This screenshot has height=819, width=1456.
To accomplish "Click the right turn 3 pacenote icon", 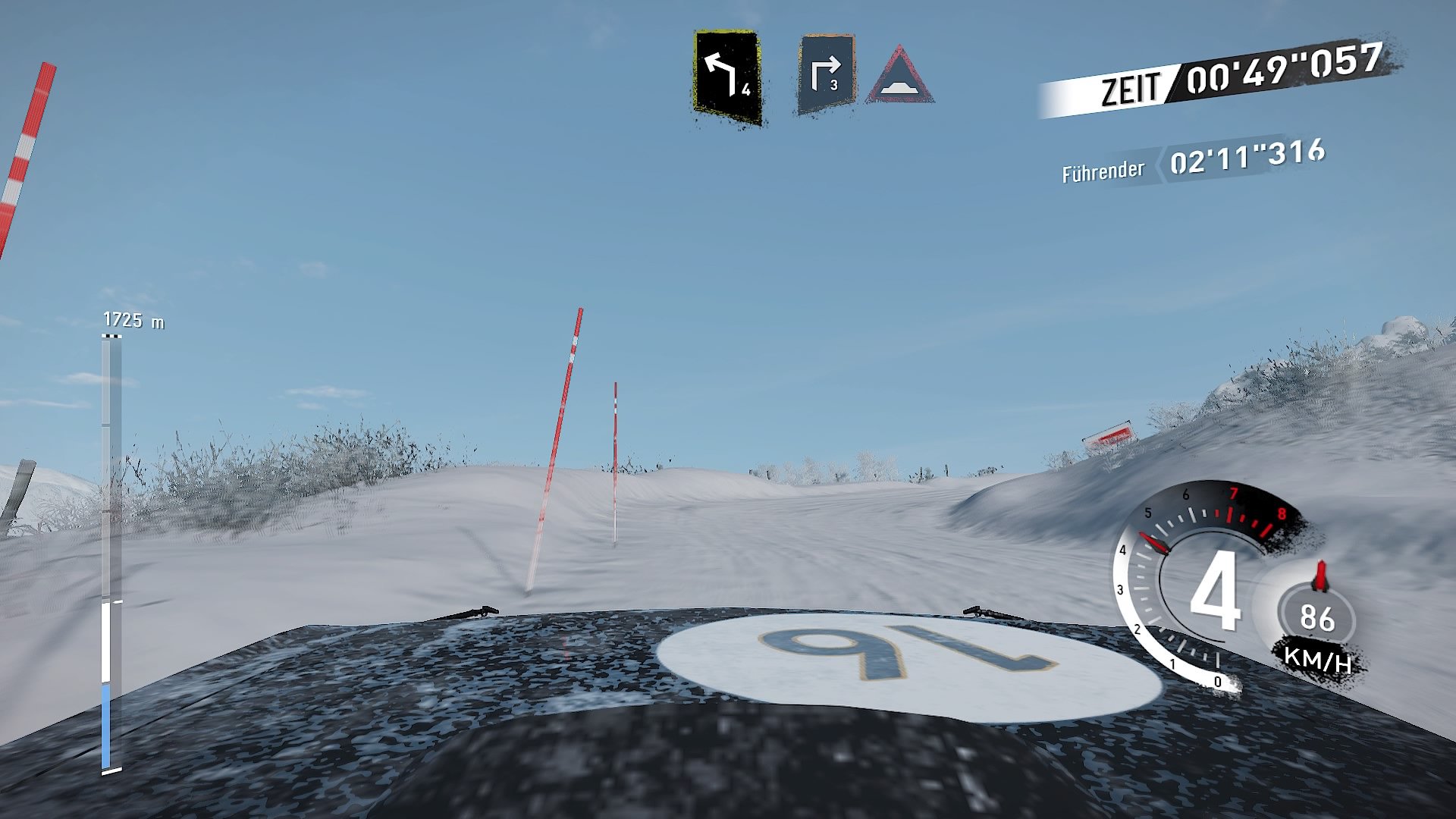I will [x=827, y=72].
